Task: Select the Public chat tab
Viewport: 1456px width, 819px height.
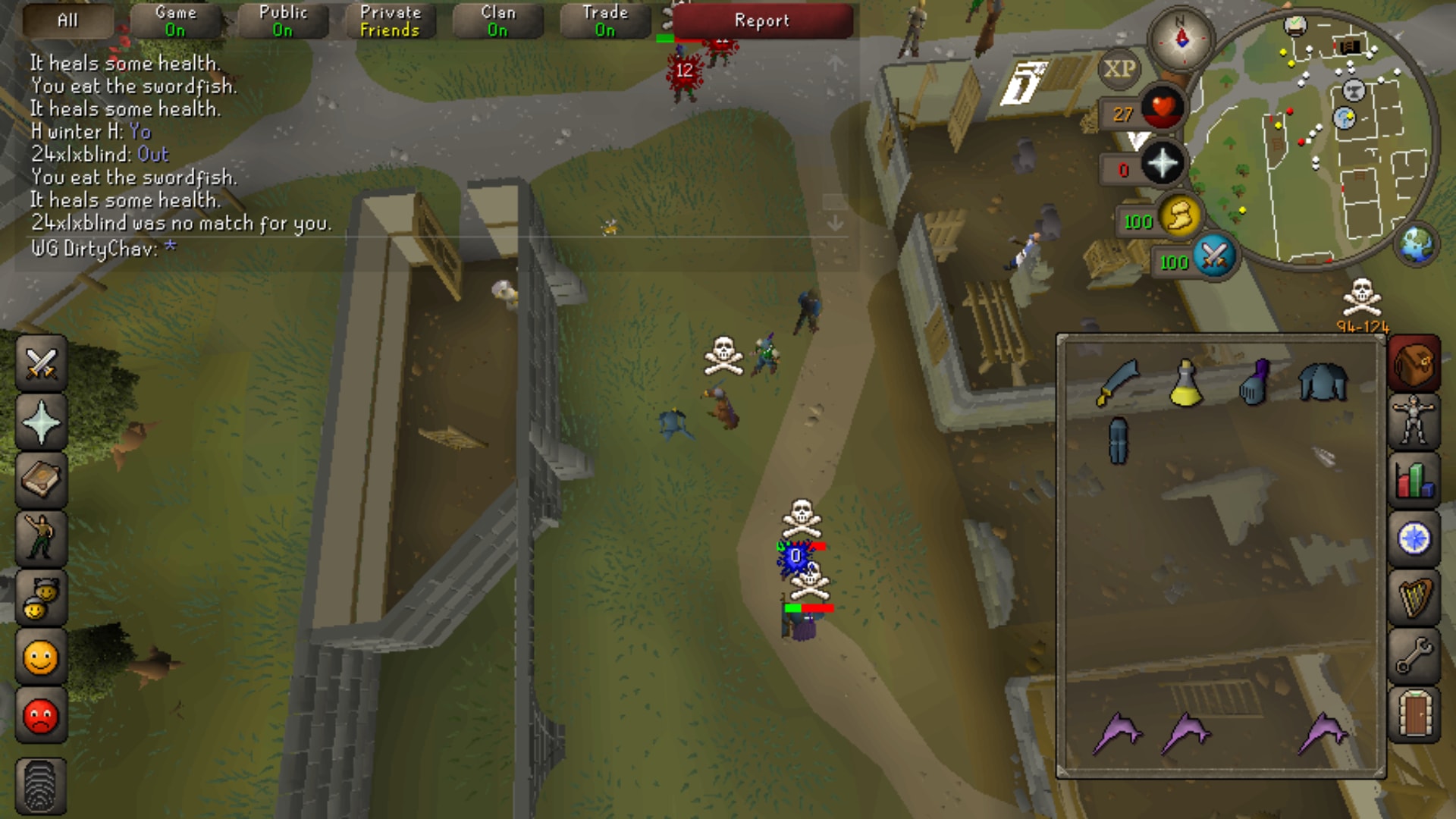Action: click(283, 20)
